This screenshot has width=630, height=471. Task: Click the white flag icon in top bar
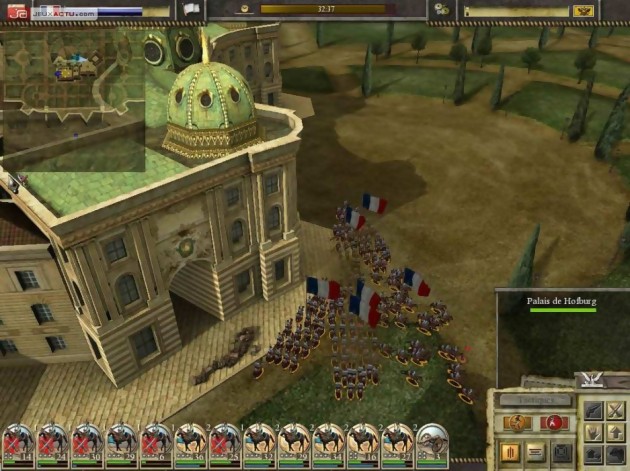click(x=191, y=9)
